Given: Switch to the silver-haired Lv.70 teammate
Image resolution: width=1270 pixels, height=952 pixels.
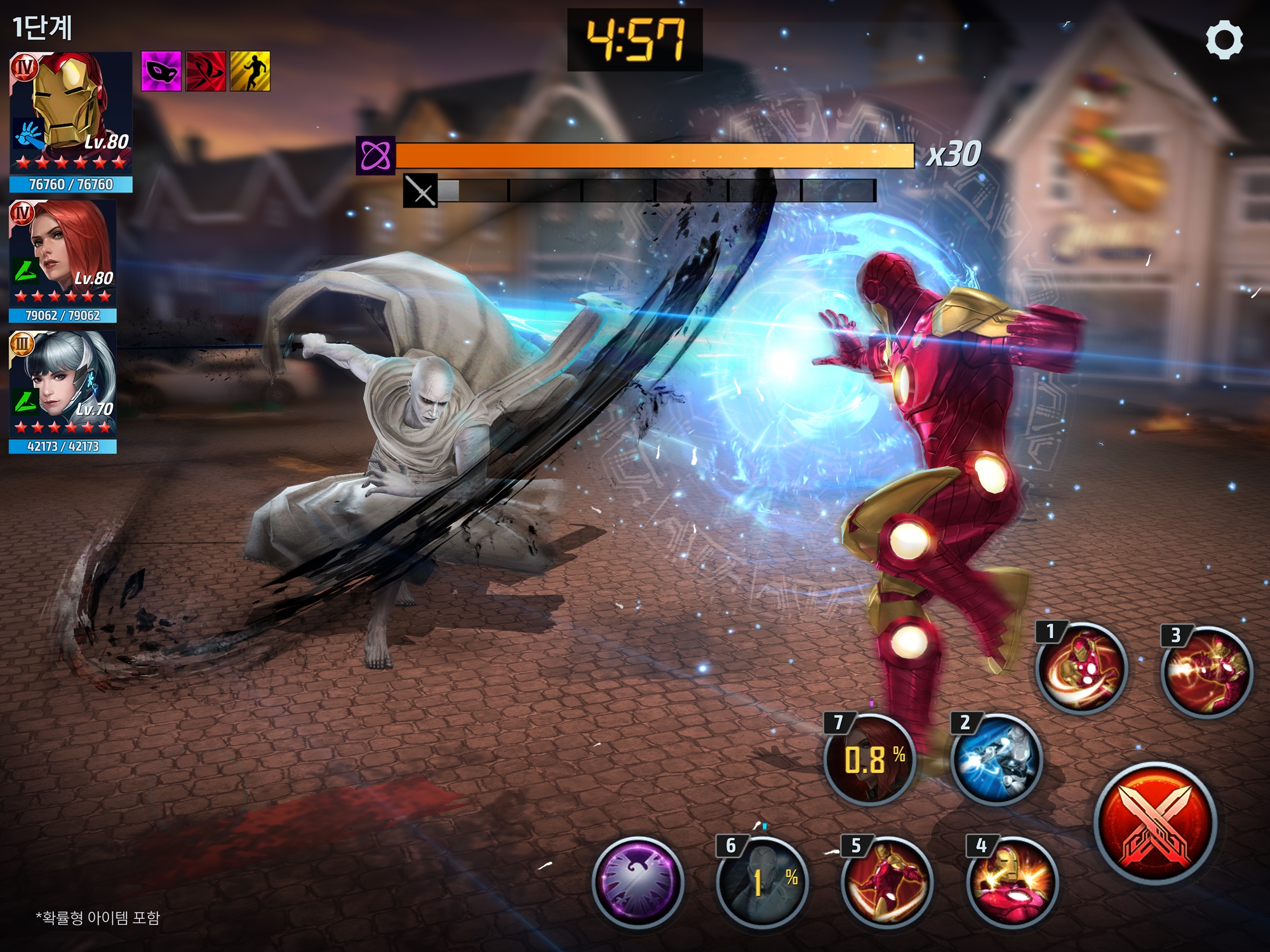Looking at the screenshot, I should pyautogui.click(x=62, y=384).
